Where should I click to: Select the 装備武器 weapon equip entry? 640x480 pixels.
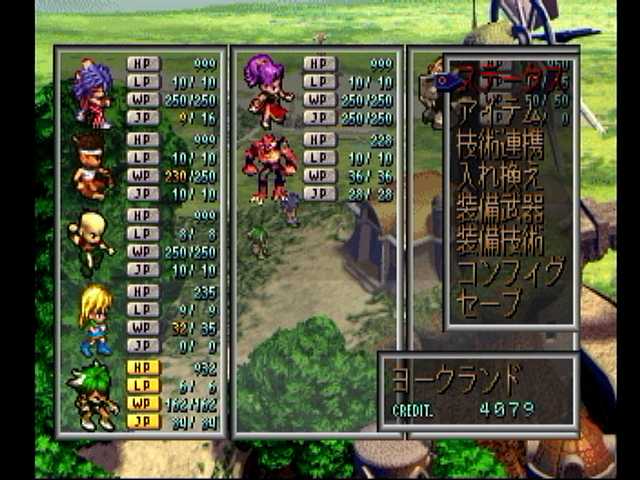(500, 212)
